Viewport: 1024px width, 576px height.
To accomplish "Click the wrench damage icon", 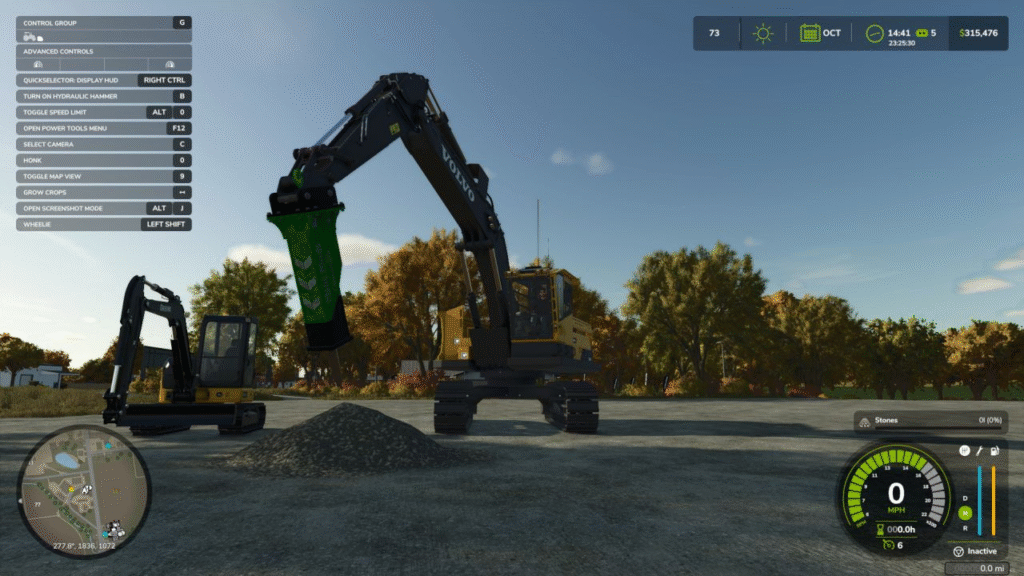I will click(979, 451).
